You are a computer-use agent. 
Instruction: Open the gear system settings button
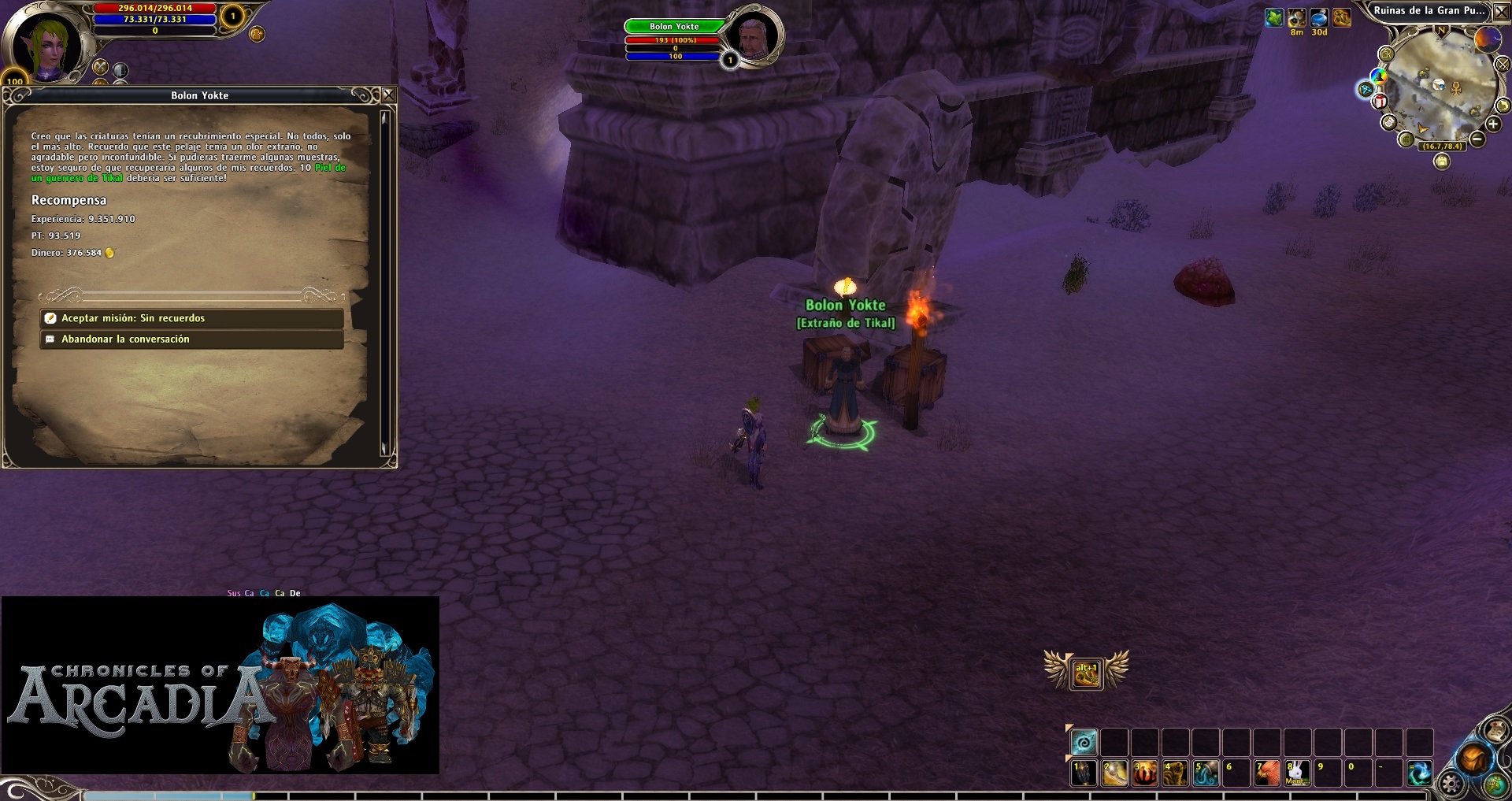pyautogui.click(x=1451, y=784)
